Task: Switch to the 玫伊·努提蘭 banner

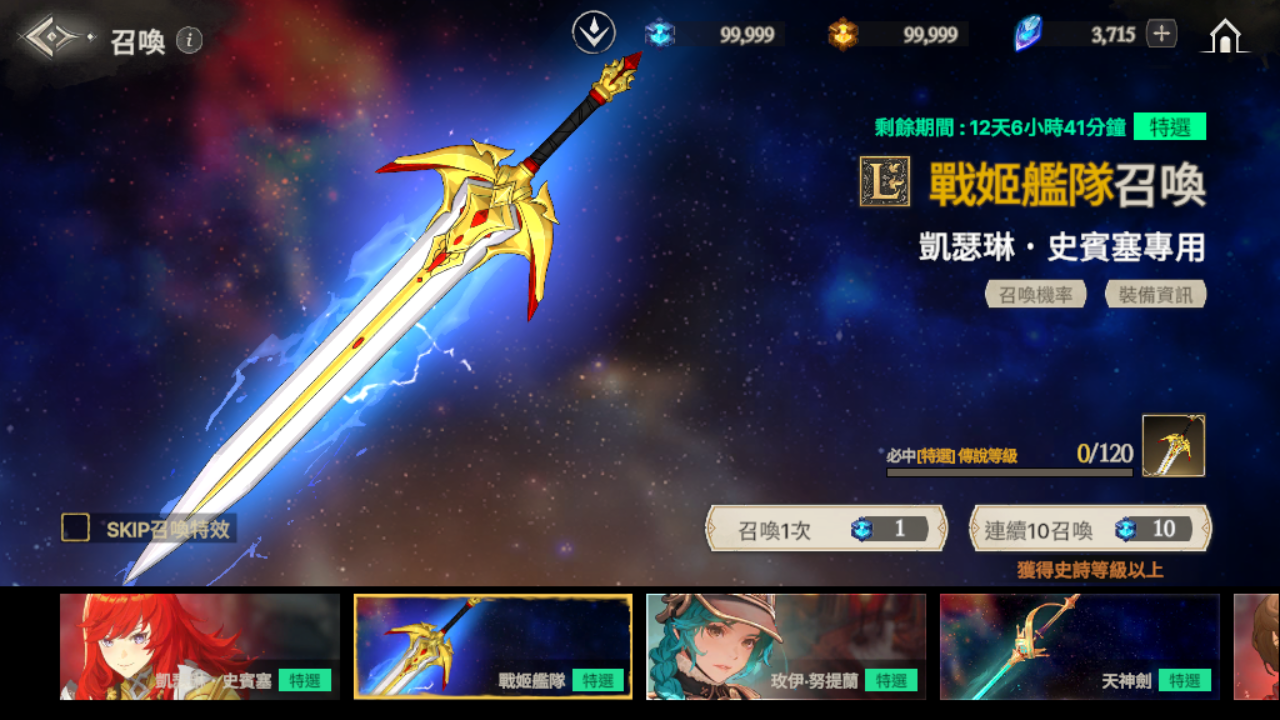Action: (x=786, y=646)
